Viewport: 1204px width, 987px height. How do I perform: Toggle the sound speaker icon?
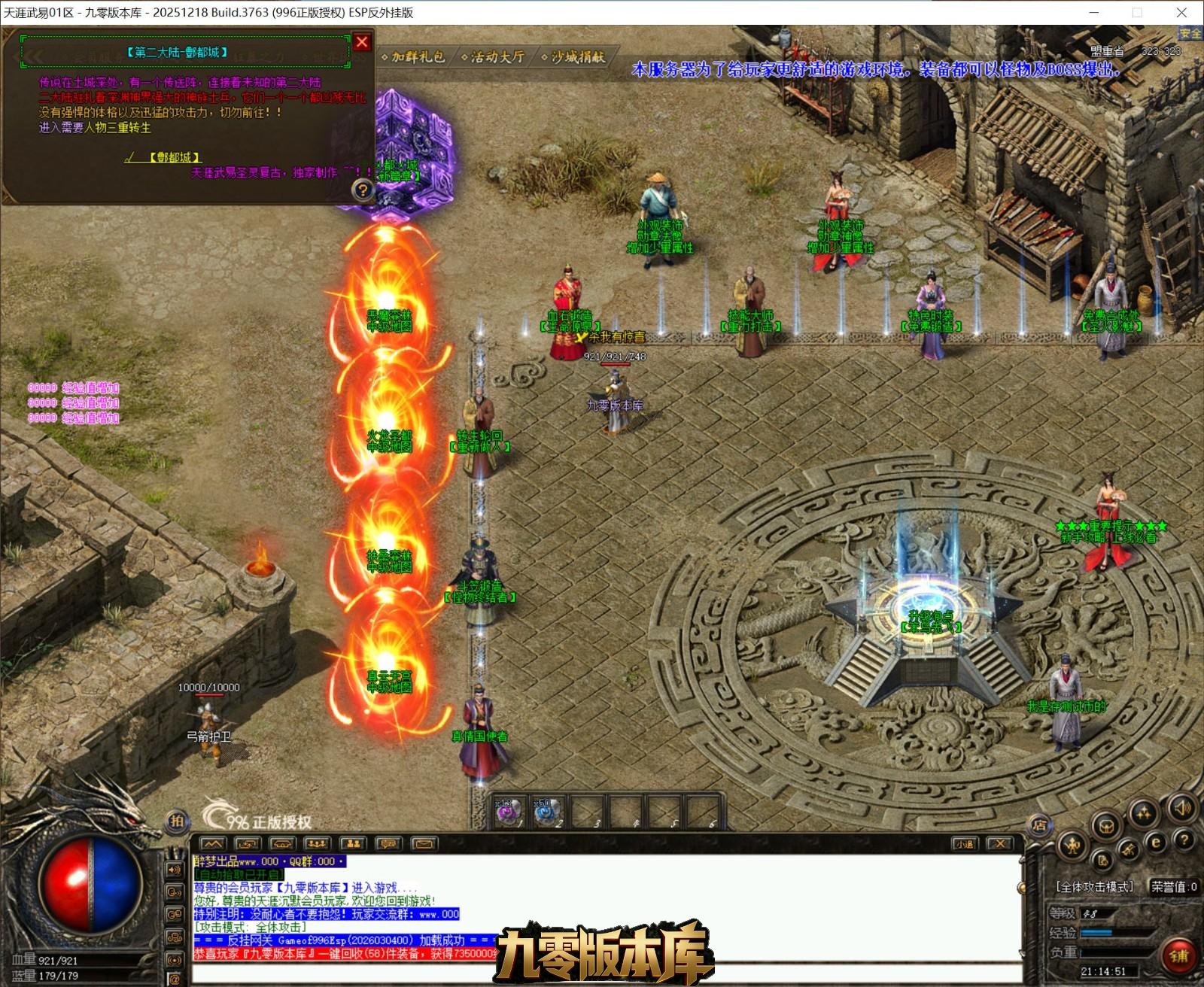(x=1182, y=809)
